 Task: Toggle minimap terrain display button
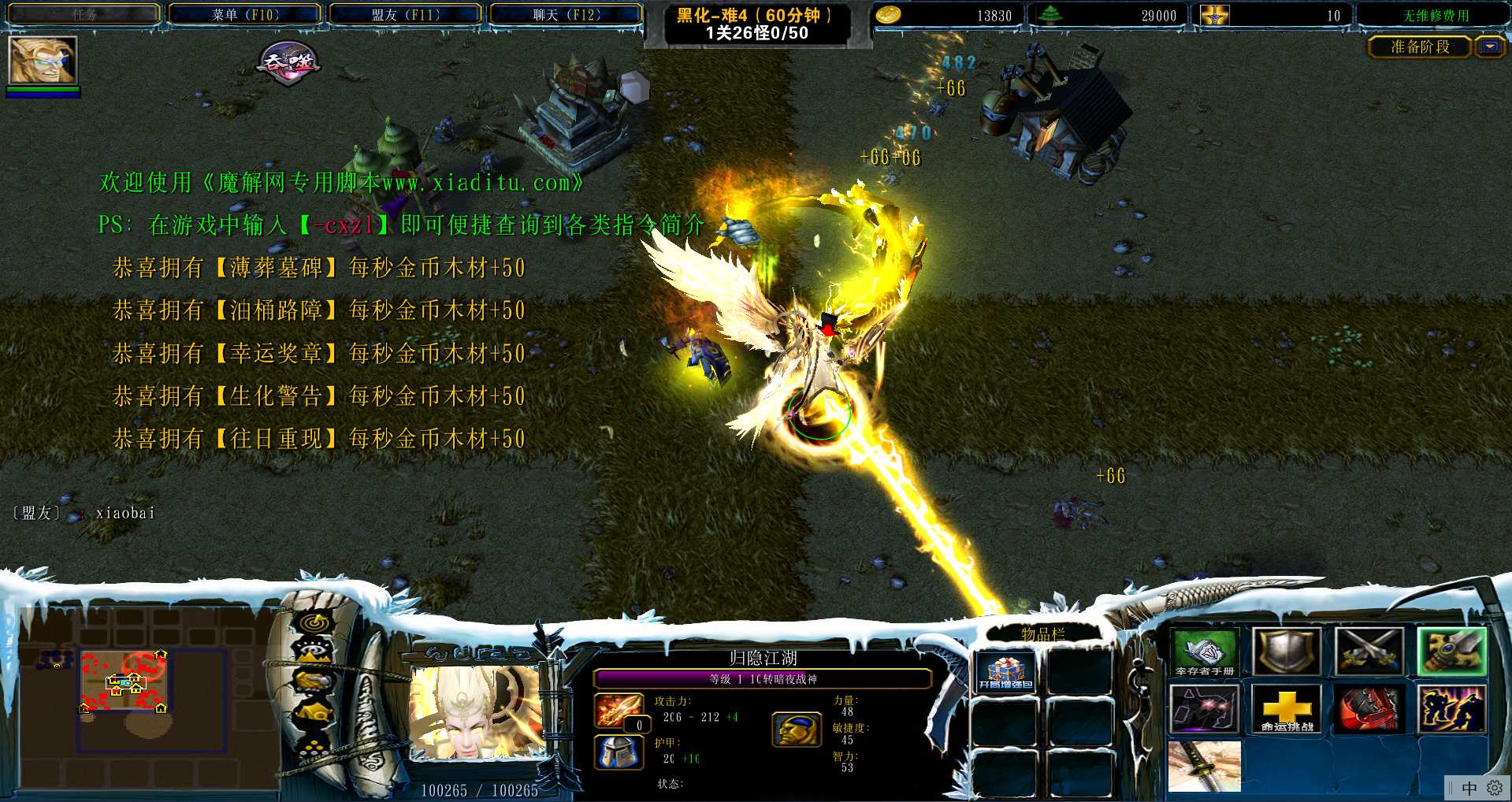pyautogui.click(x=314, y=651)
